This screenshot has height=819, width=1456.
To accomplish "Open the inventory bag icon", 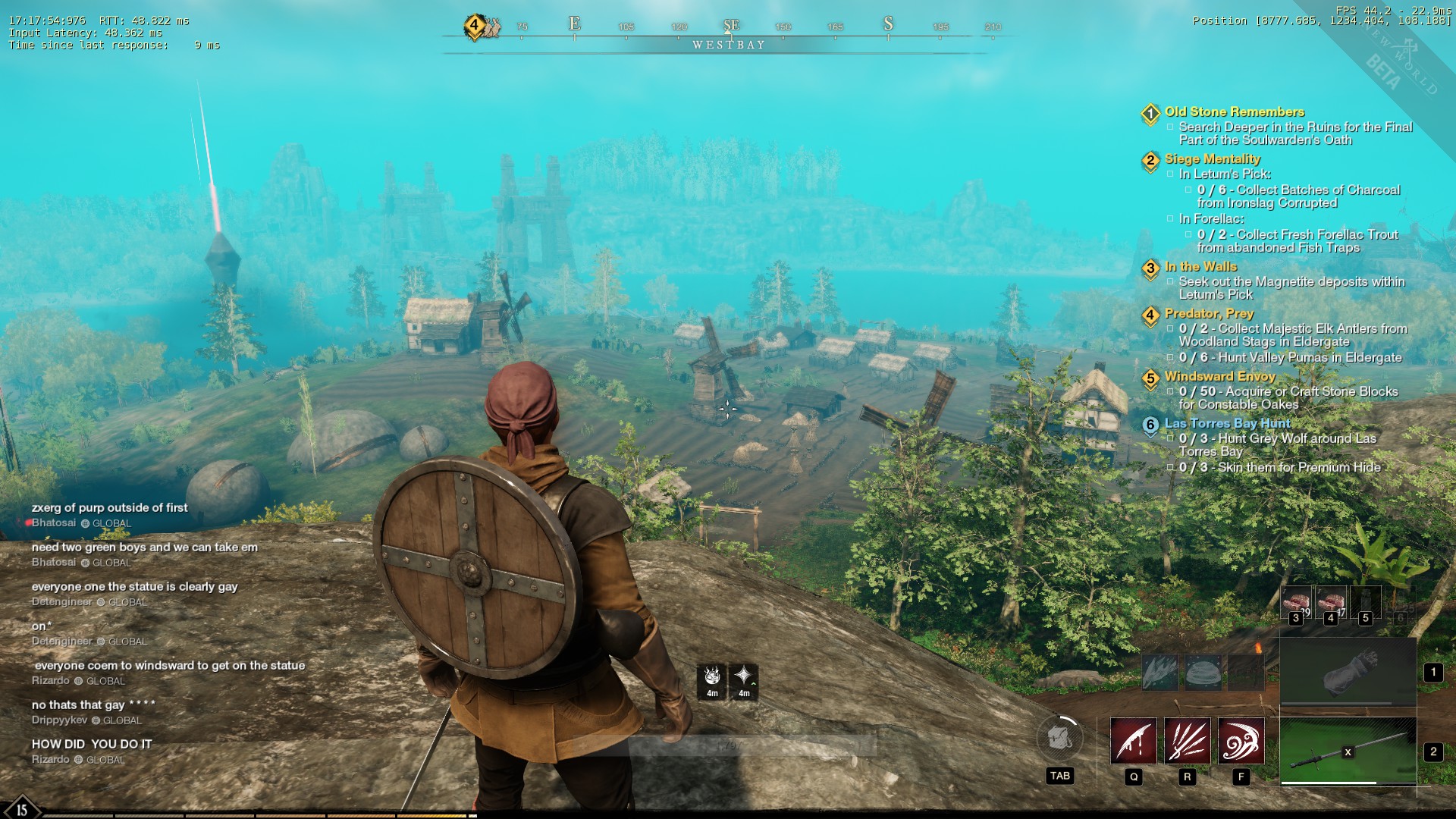I will (1059, 738).
